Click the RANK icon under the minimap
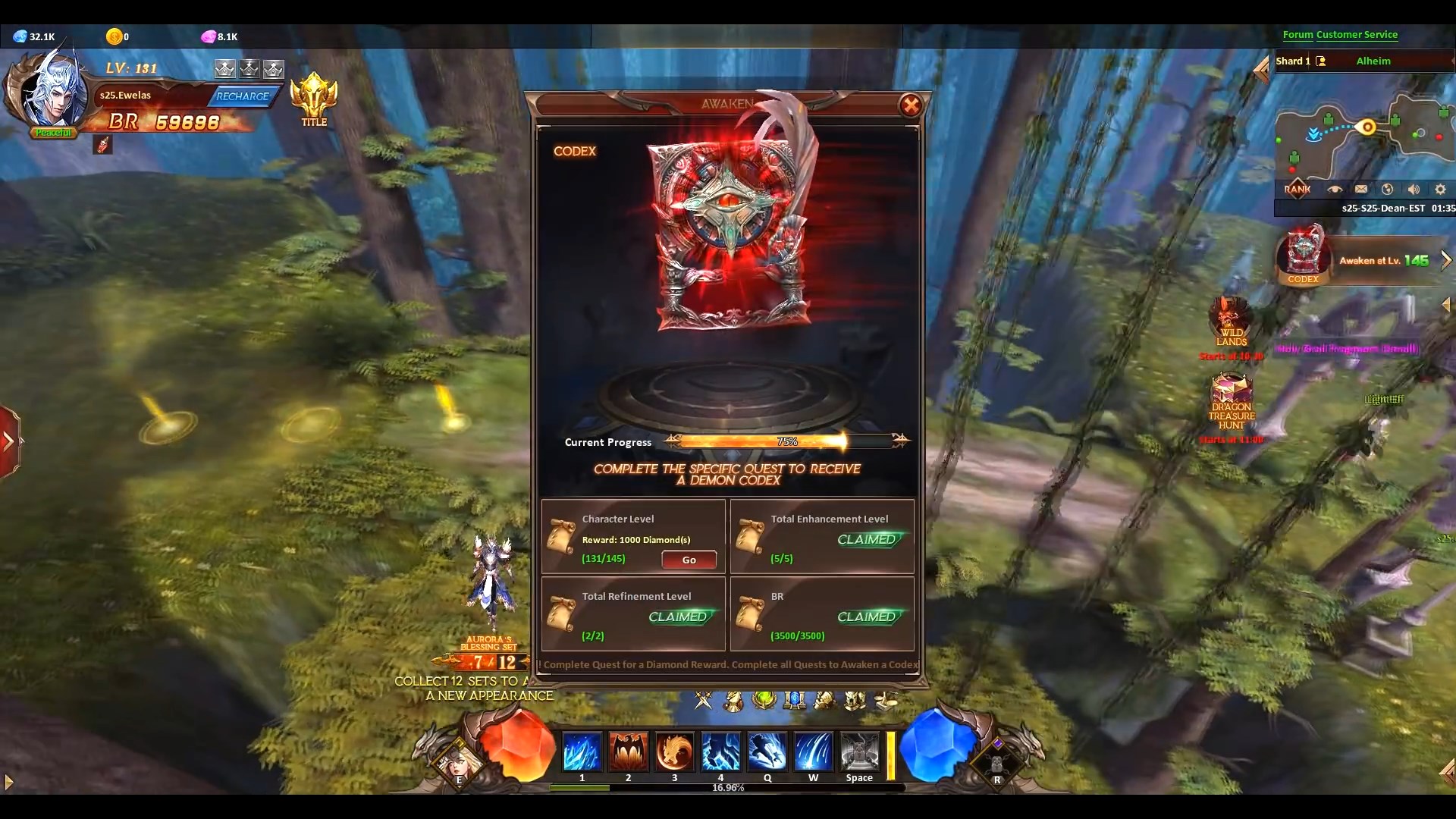This screenshot has width=1456, height=819. pos(1298,189)
